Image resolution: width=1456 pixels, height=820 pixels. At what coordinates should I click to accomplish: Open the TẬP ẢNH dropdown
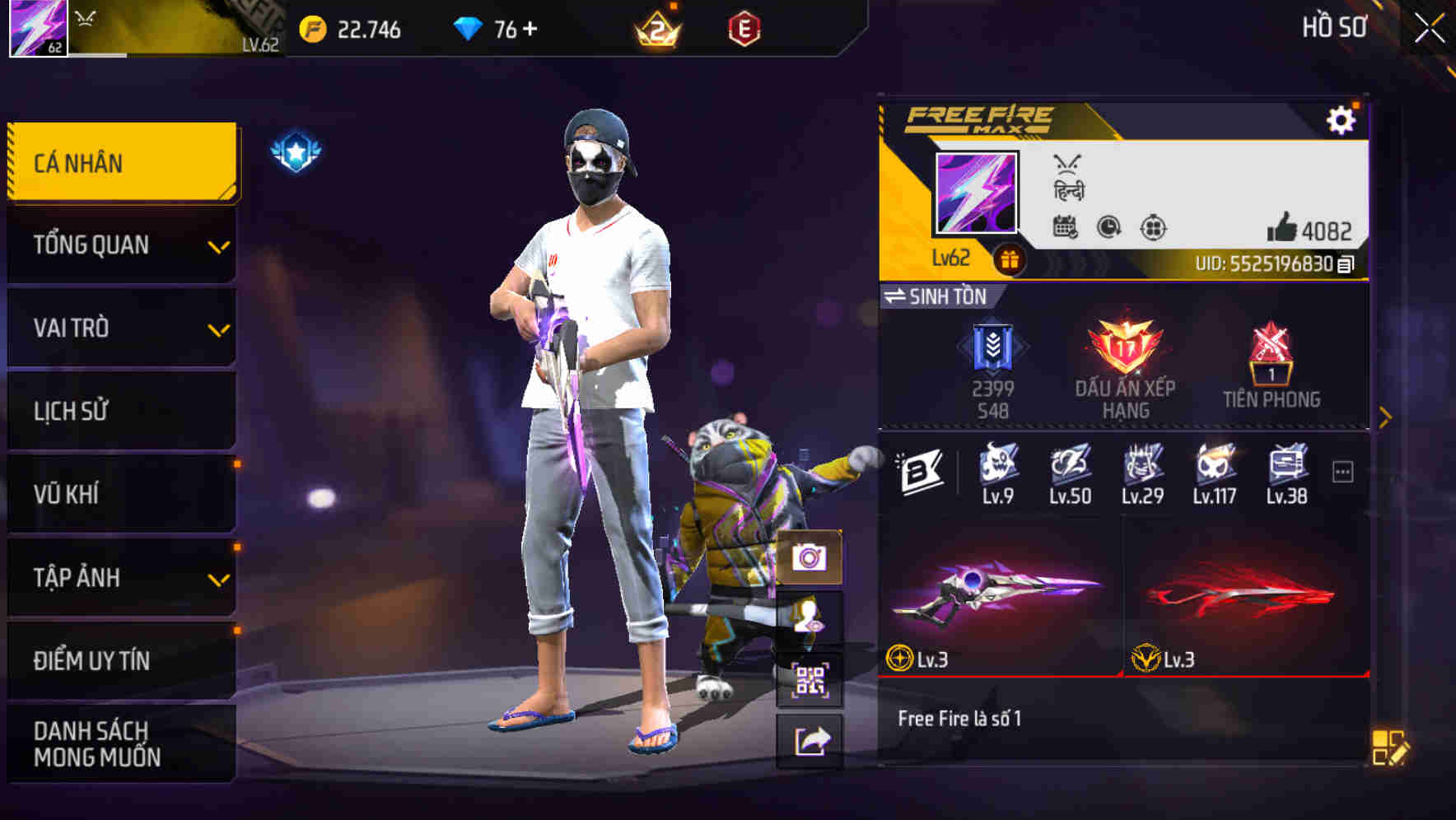pos(119,578)
